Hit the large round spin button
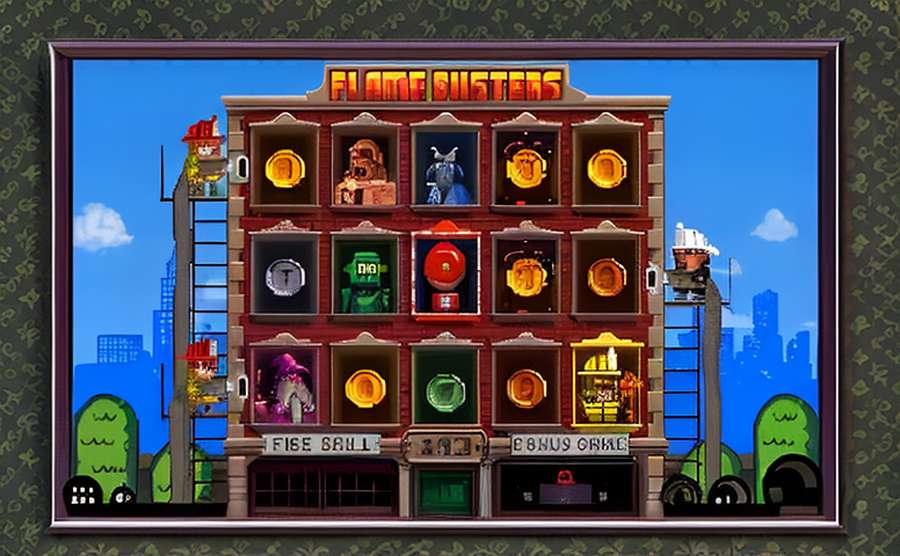Image resolution: width=900 pixels, height=556 pixels. (x=791, y=482)
